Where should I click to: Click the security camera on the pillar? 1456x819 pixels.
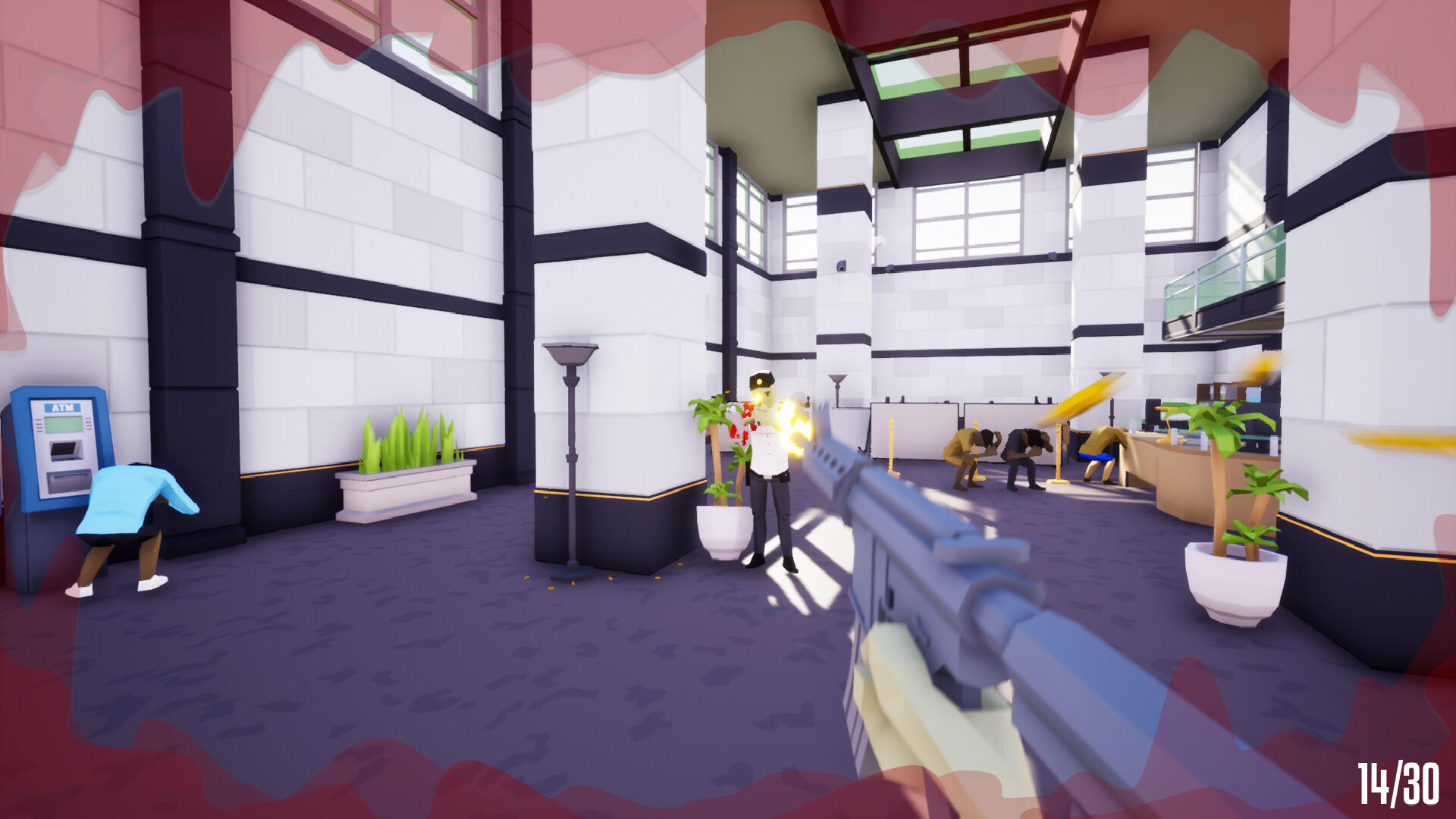[x=841, y=266]
